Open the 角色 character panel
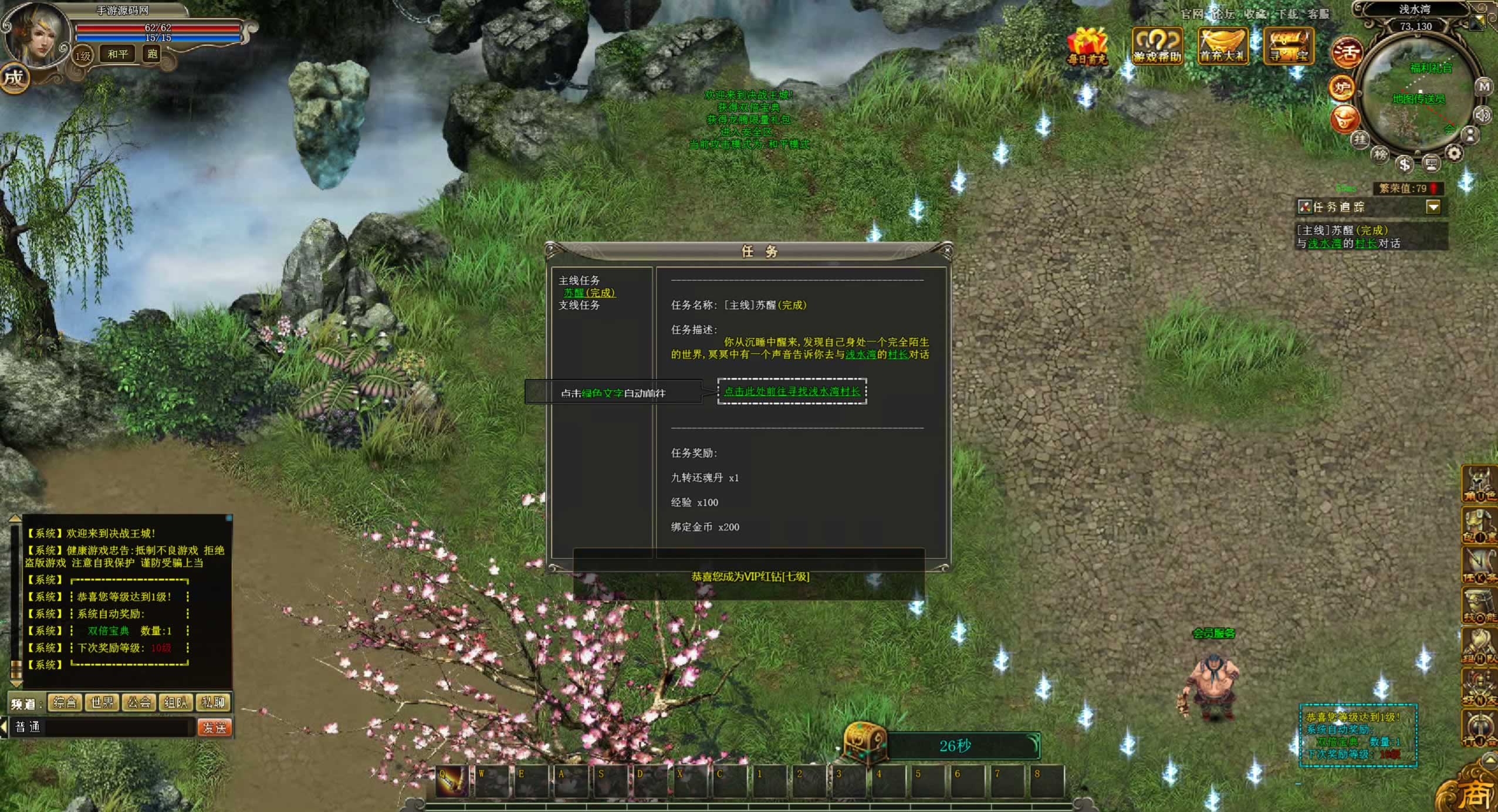 tap(1479, 485)
